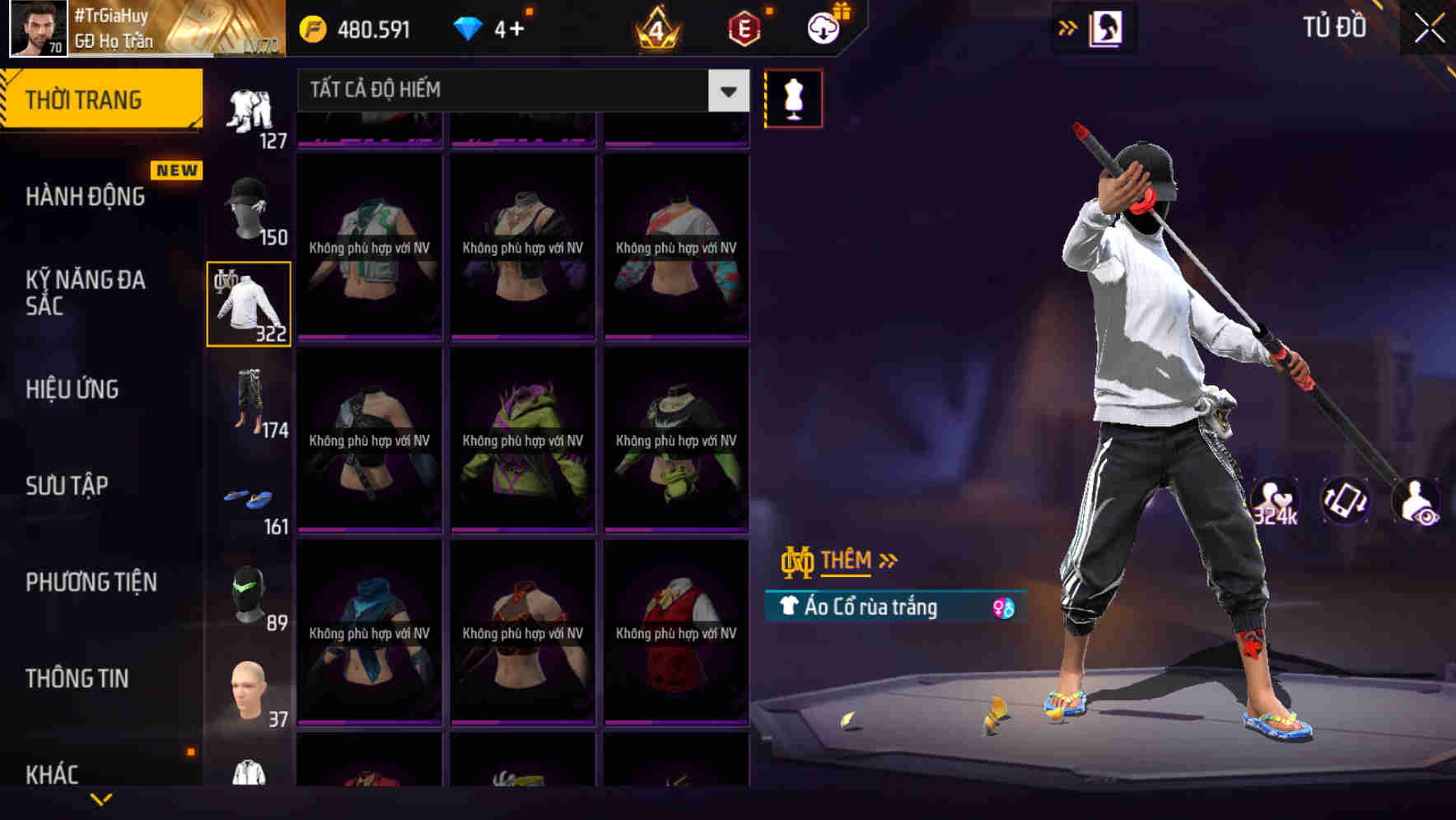
Task: Open the download gift cloud icon
Action: 824,27
